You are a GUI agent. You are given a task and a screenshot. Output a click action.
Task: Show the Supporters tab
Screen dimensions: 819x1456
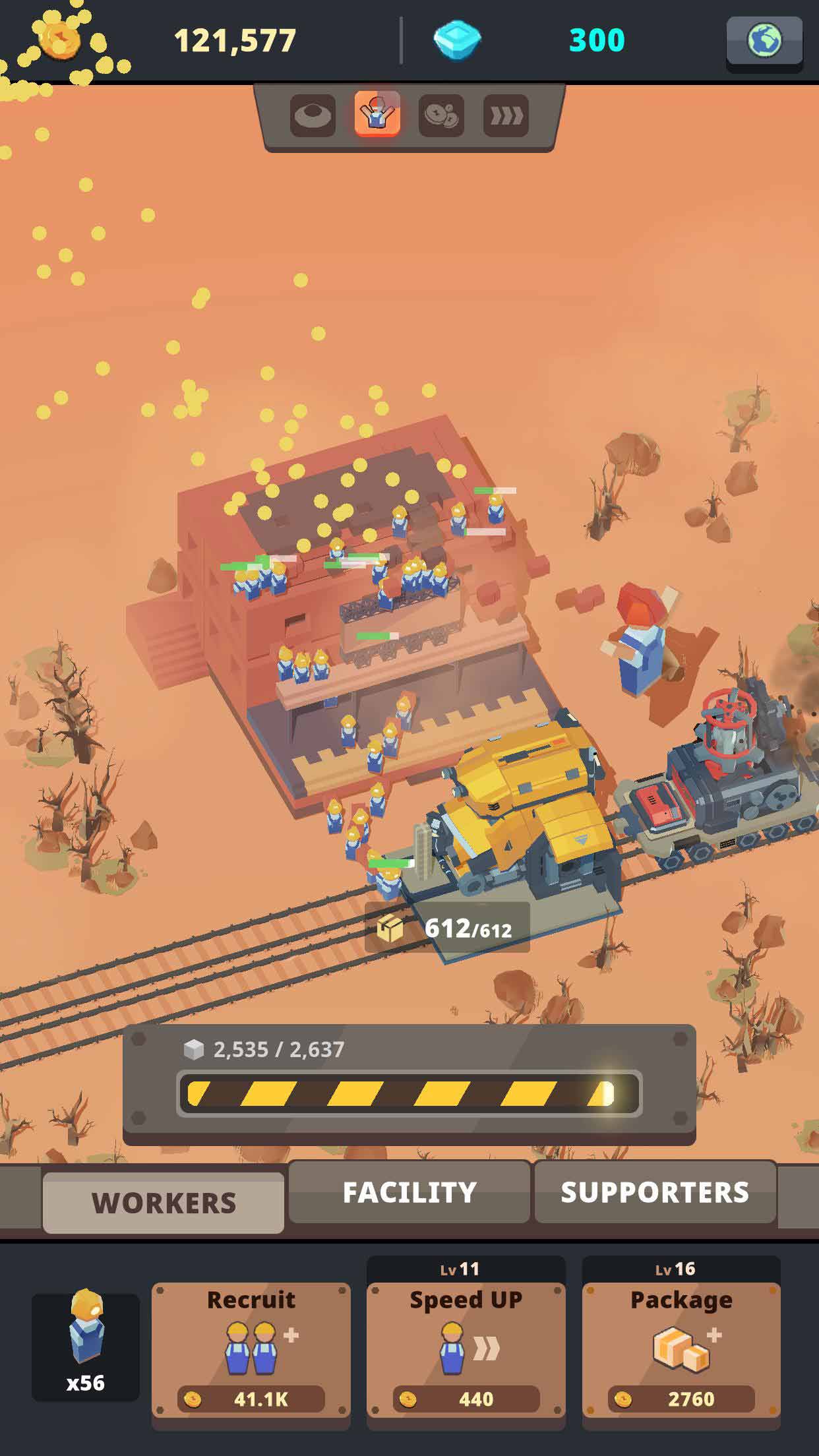click(x=655, y=1192)
